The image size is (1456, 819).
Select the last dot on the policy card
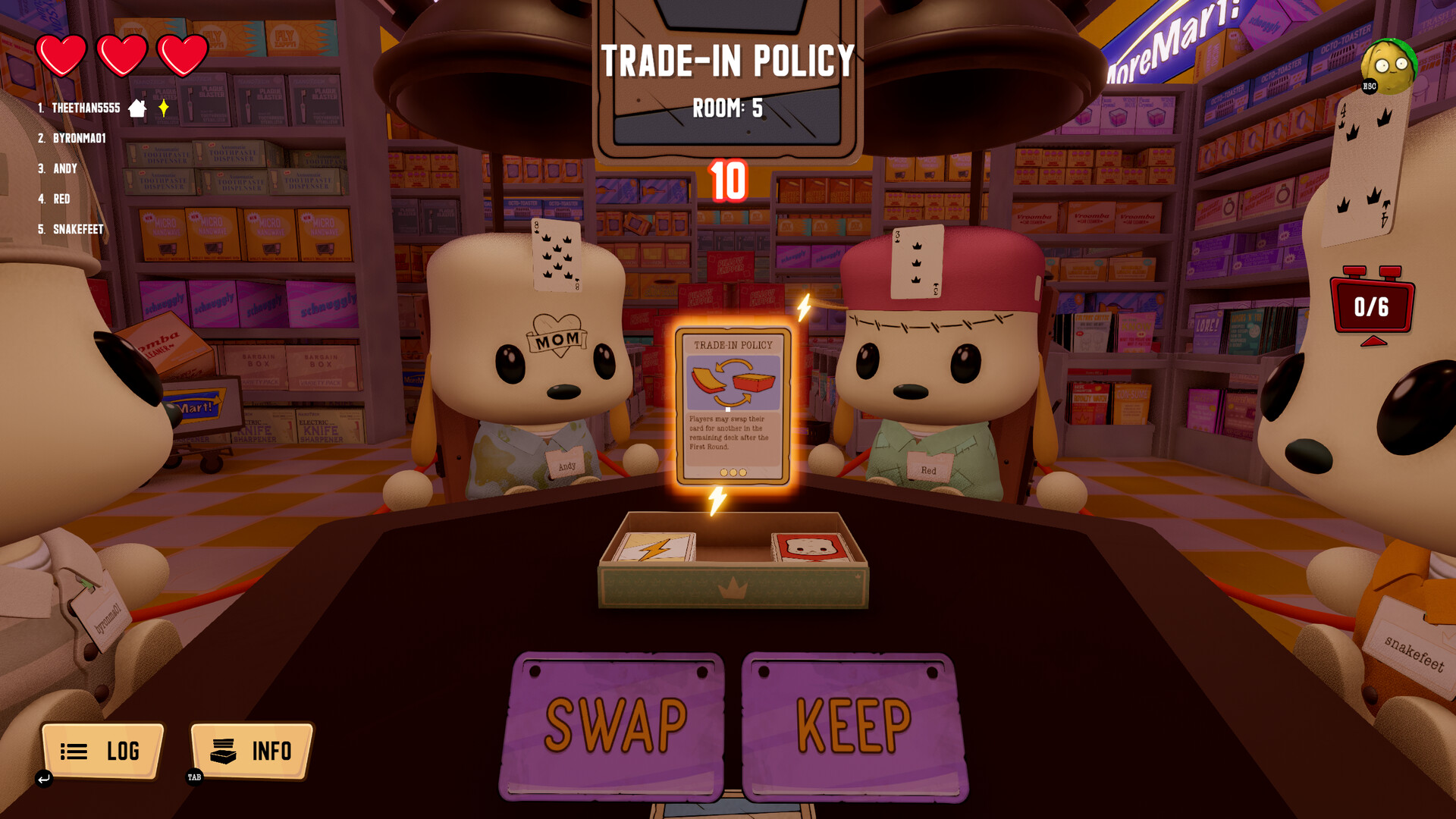tap(742, 473)
